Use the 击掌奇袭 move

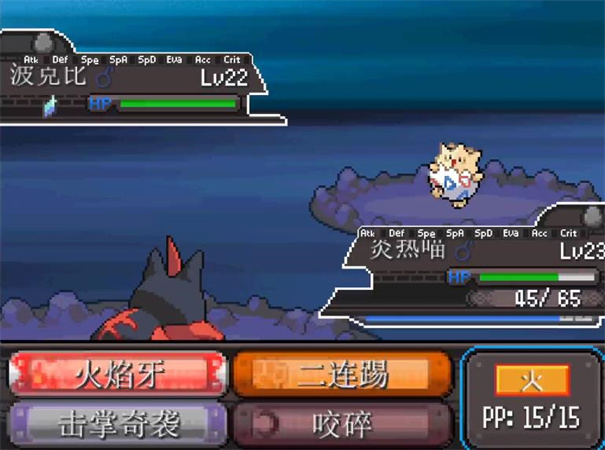[118, 423]
